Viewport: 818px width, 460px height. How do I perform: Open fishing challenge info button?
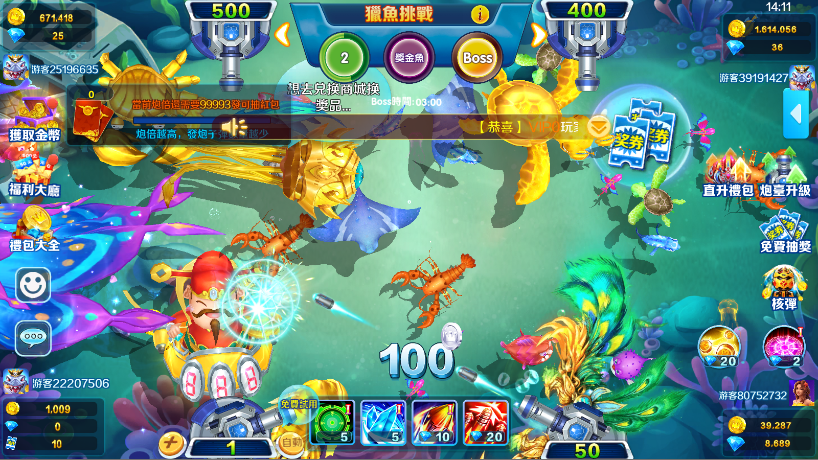(x=480, y=14)
